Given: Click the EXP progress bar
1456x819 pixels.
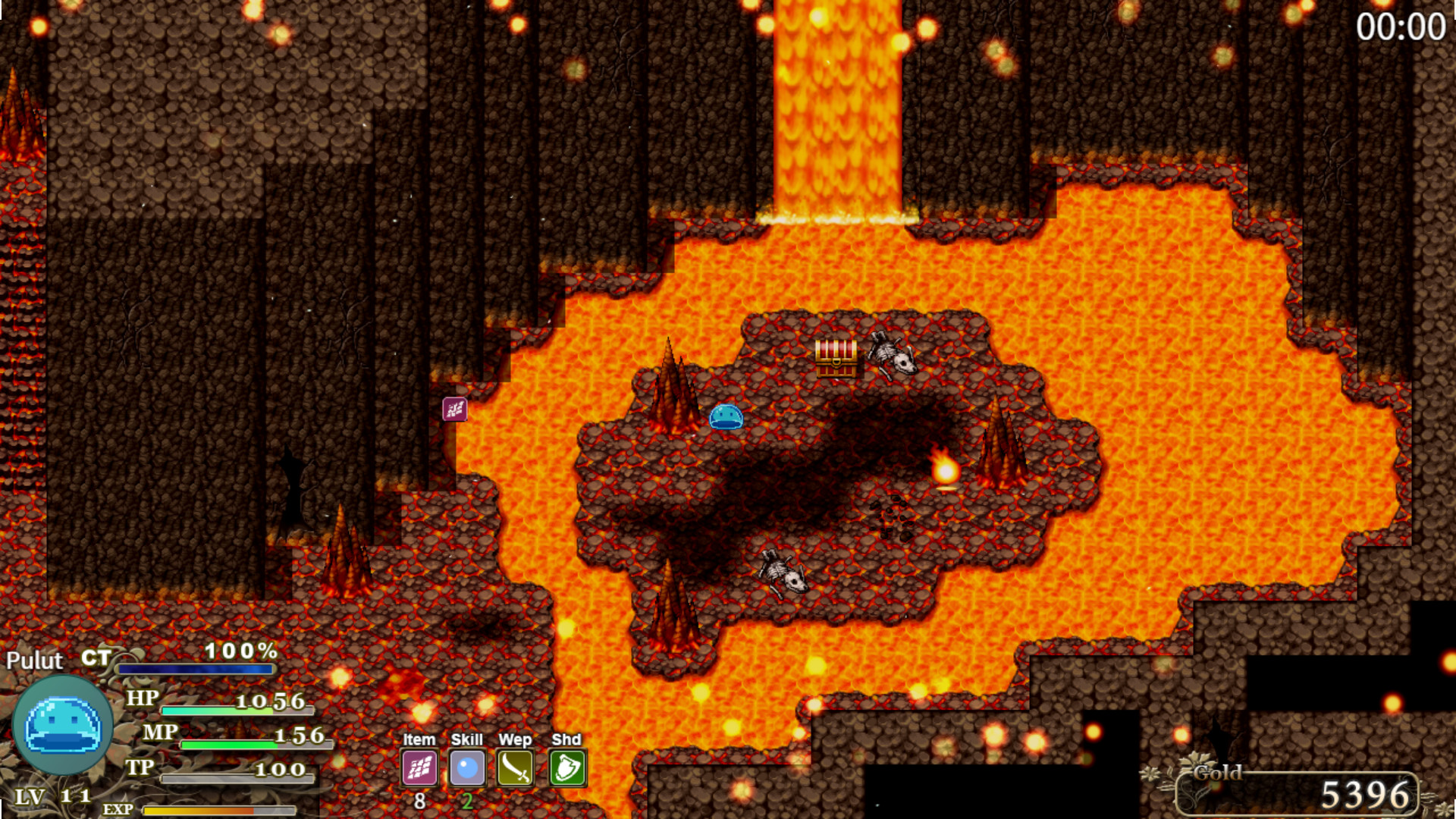Looking at the screenshot, I should coord(220,810).
